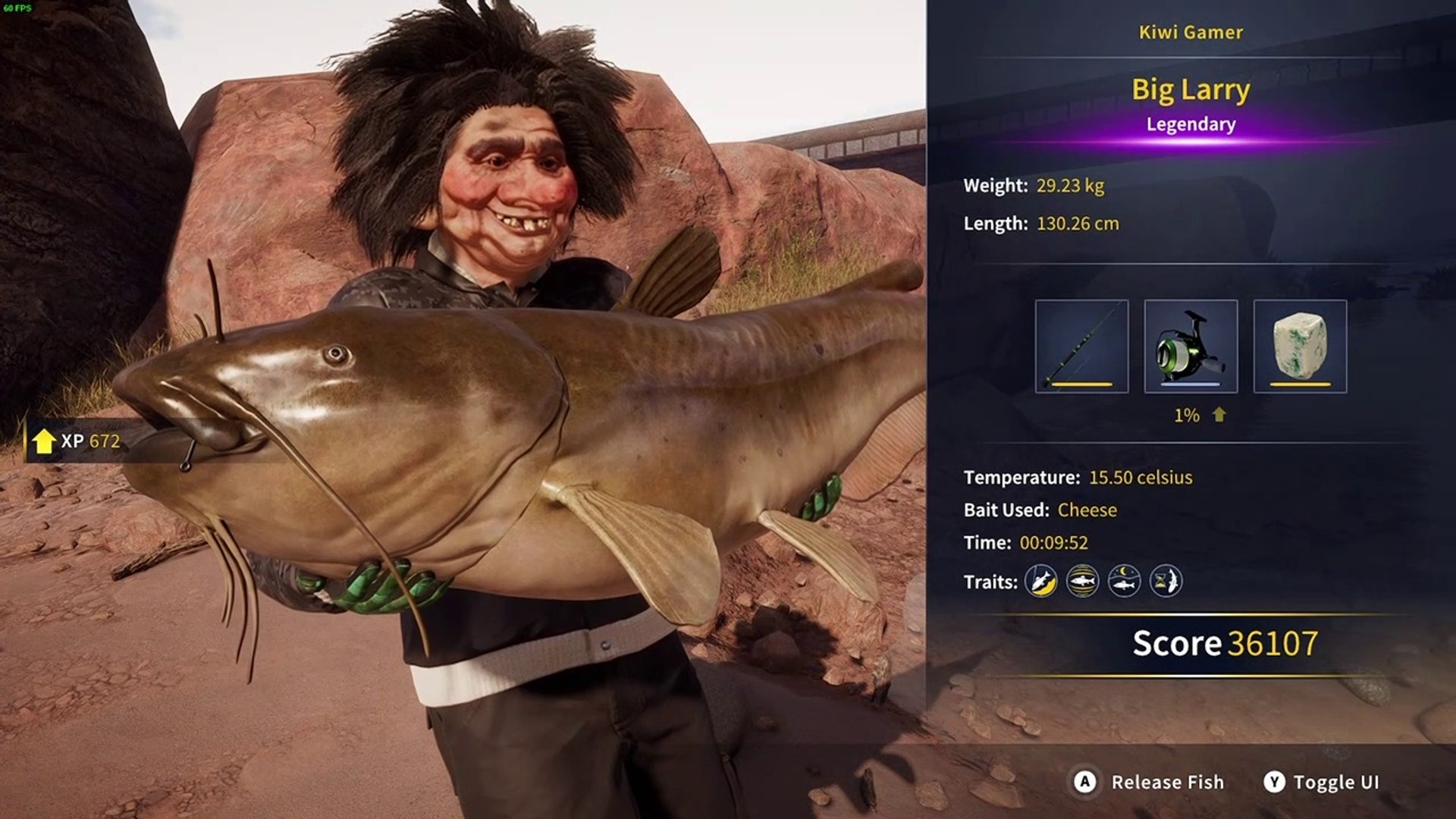Screen dimensions: 1456x819
Task: Inspect the hooked fish on line trait
Action: (1041, 582)
